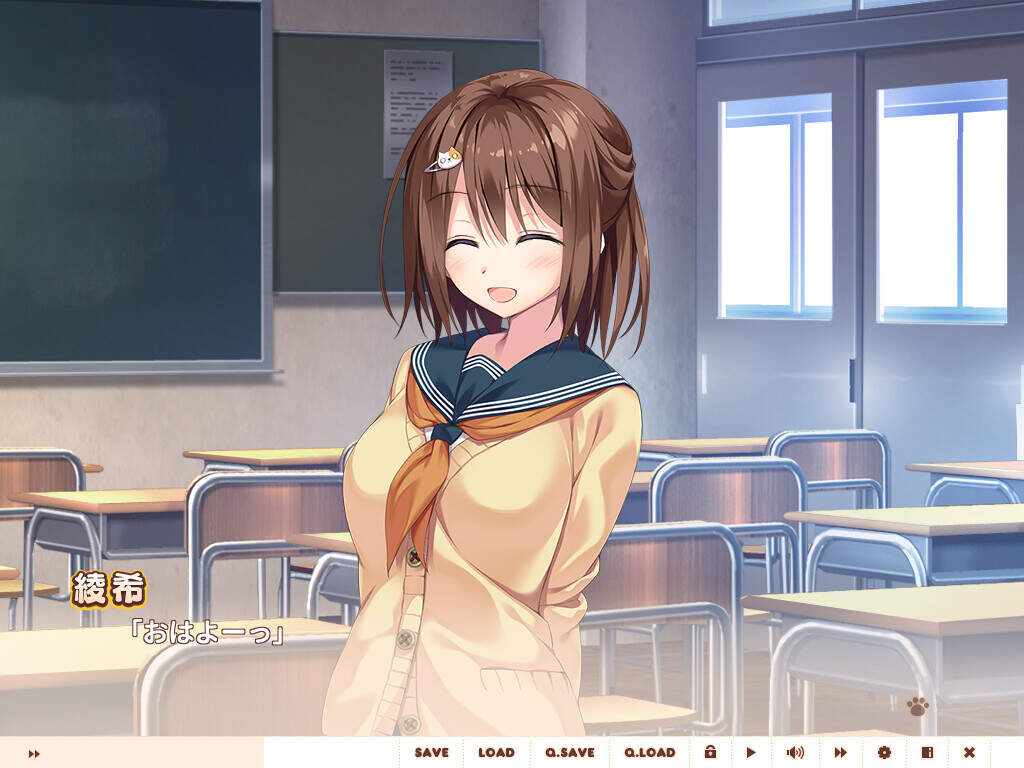
Task: Toggle the padlock icon
Action: (710, 753)
